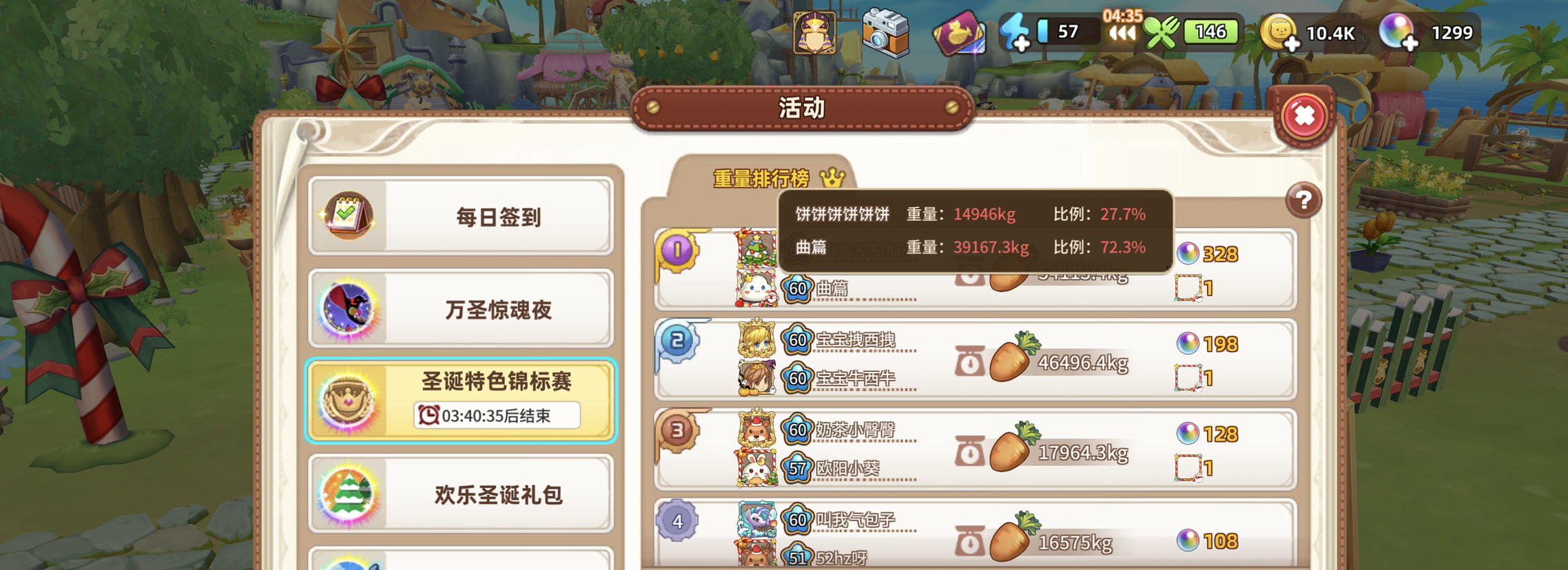Click the green fork and spoon food icon
The image size is (1568, 570).
point(1161,30)
